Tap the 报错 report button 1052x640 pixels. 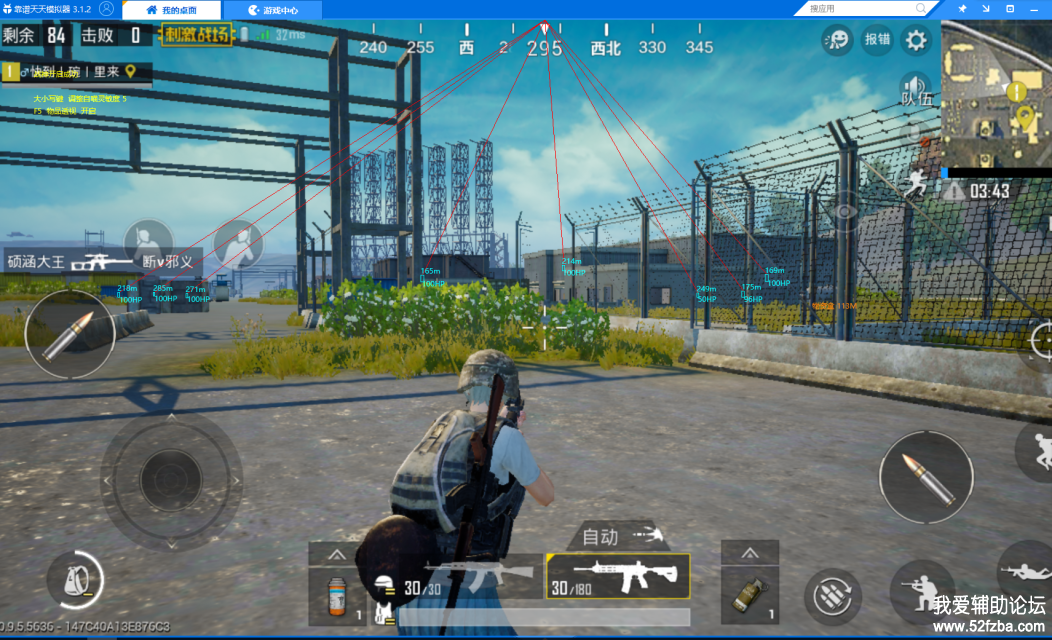click(x=877, y=40)
